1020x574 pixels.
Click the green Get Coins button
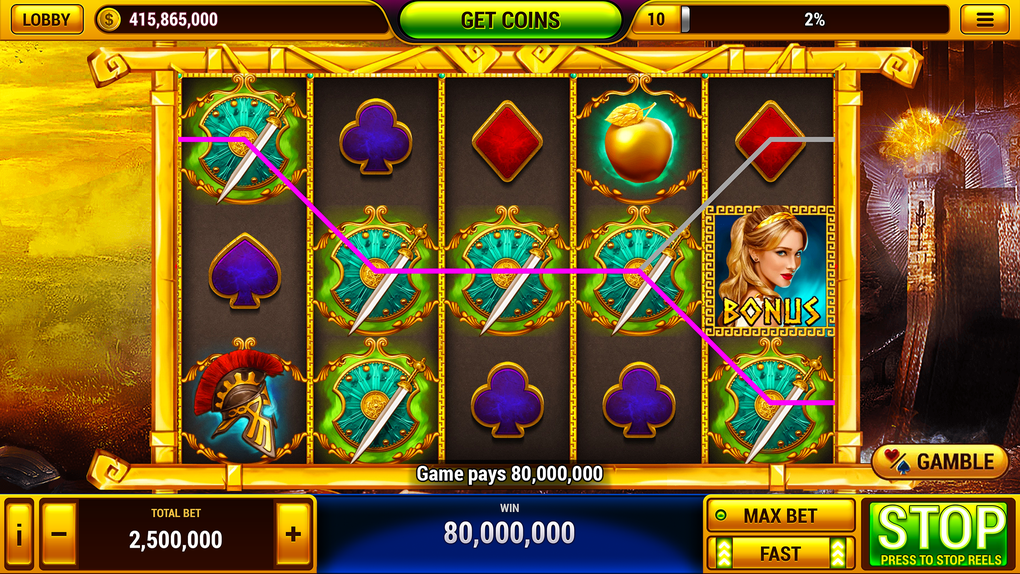510,20
